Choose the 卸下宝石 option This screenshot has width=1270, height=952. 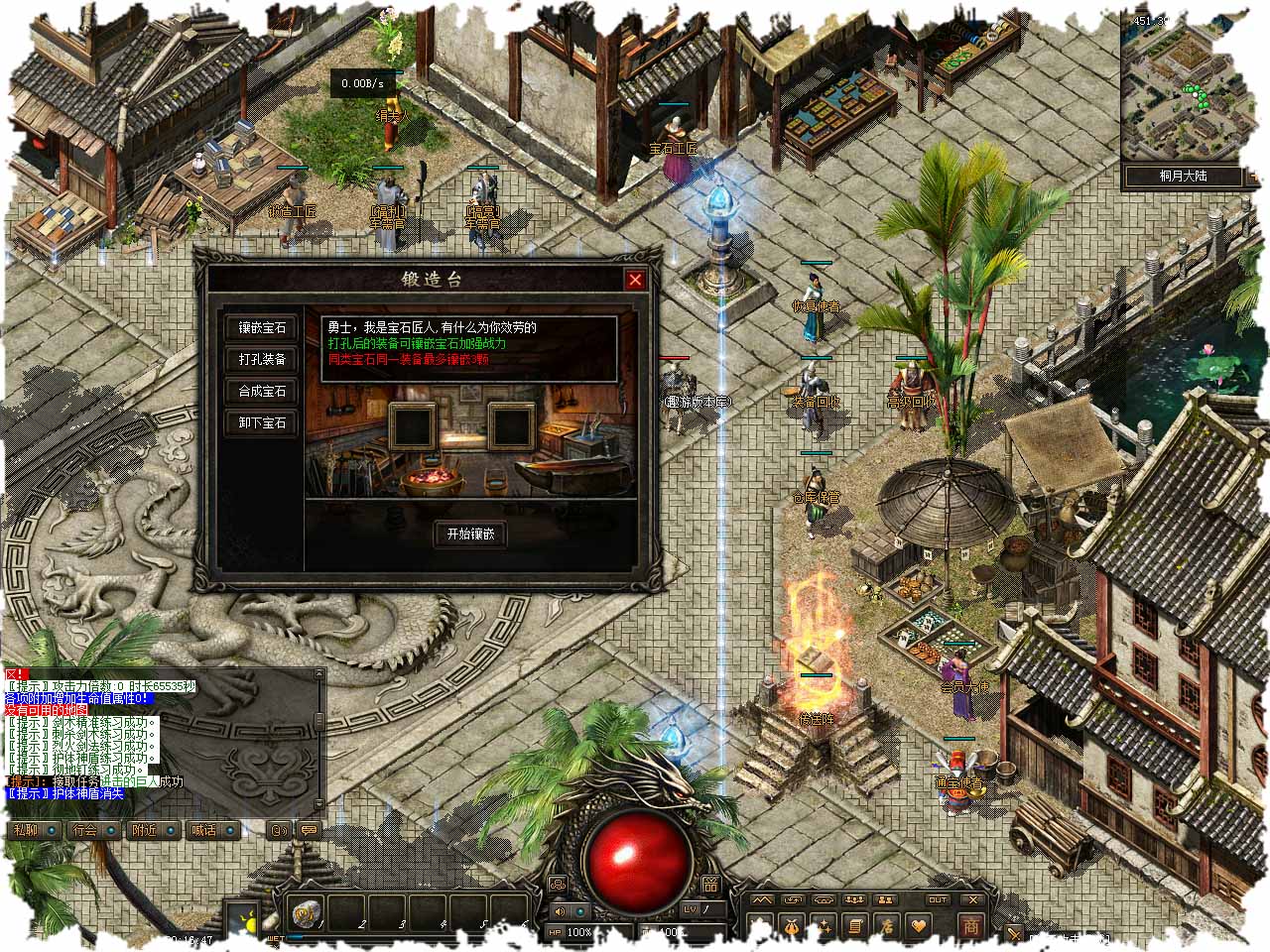[262, 422]
